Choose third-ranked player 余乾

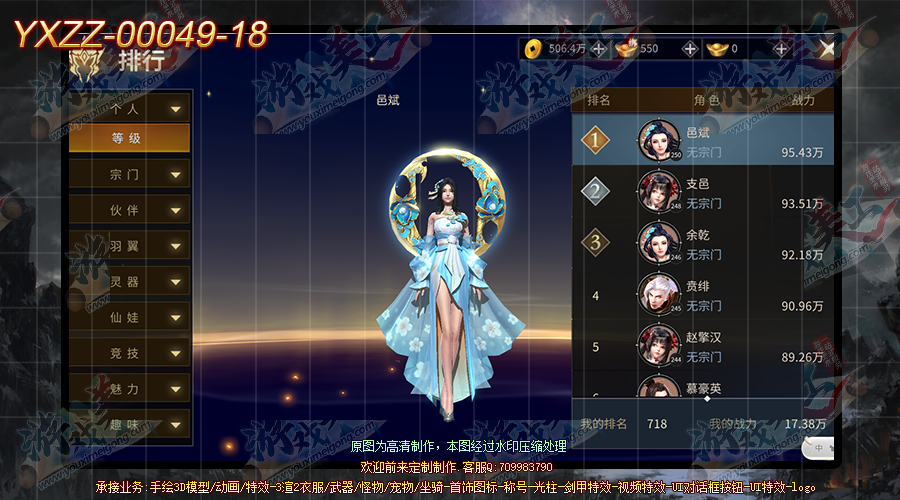click(703, 243)
